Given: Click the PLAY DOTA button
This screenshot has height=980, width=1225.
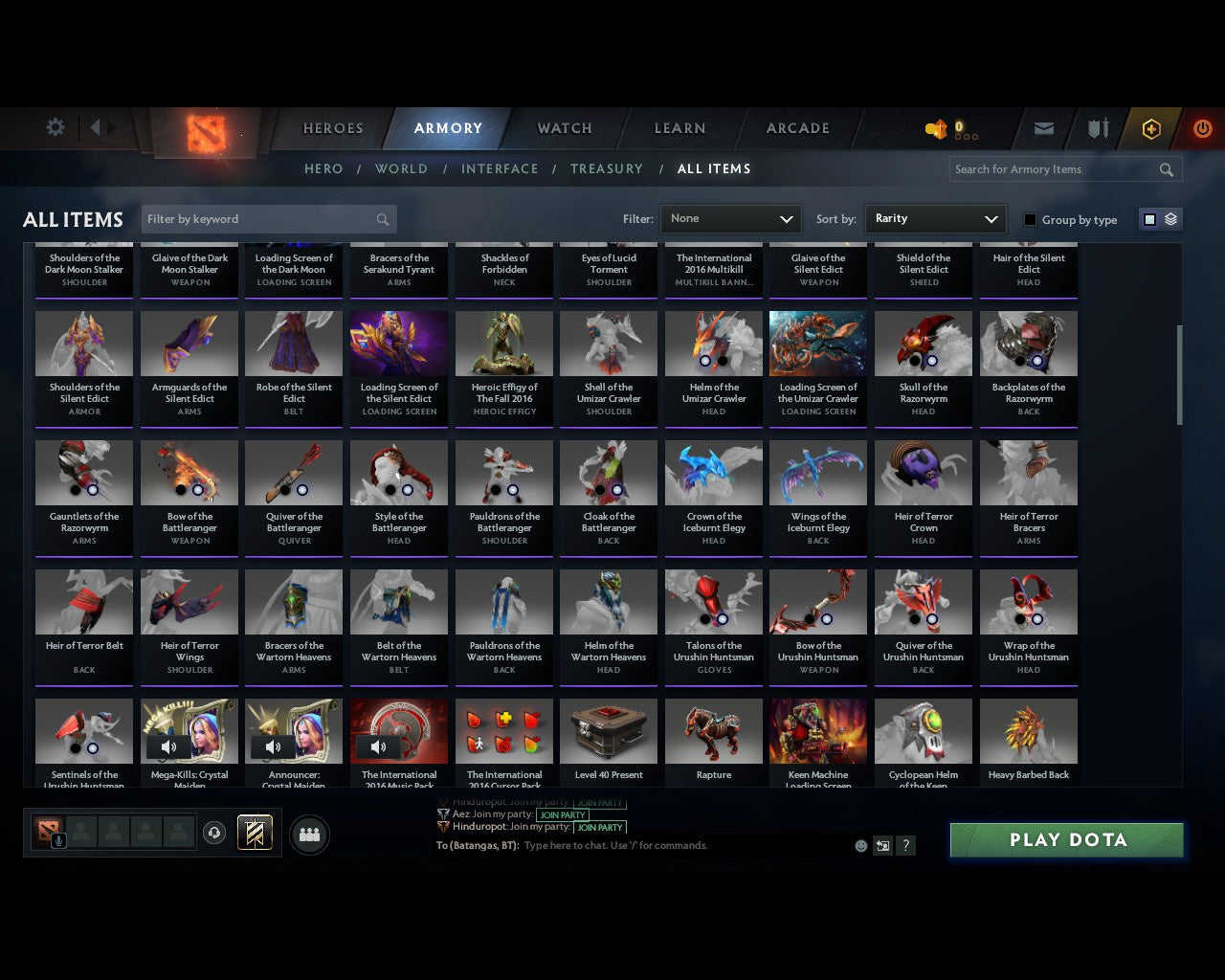Looking at the screenshot, I should pos(1066,839).
